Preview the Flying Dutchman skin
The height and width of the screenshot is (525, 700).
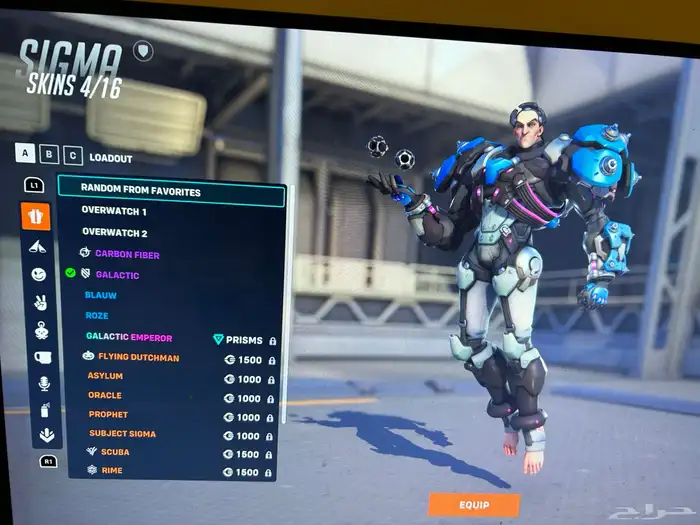(x=140, y=357)
